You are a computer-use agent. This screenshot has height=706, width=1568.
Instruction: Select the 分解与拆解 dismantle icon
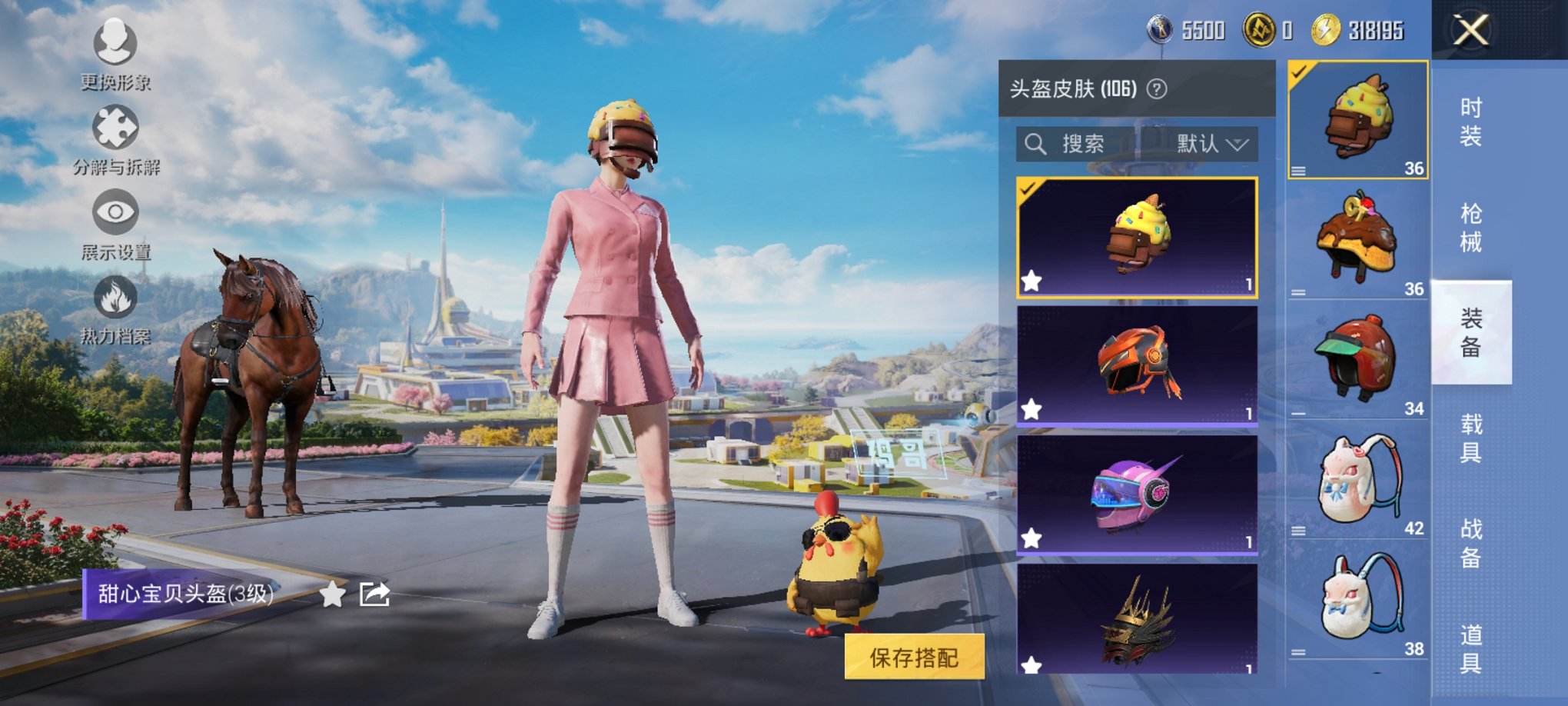pos(115,128)
